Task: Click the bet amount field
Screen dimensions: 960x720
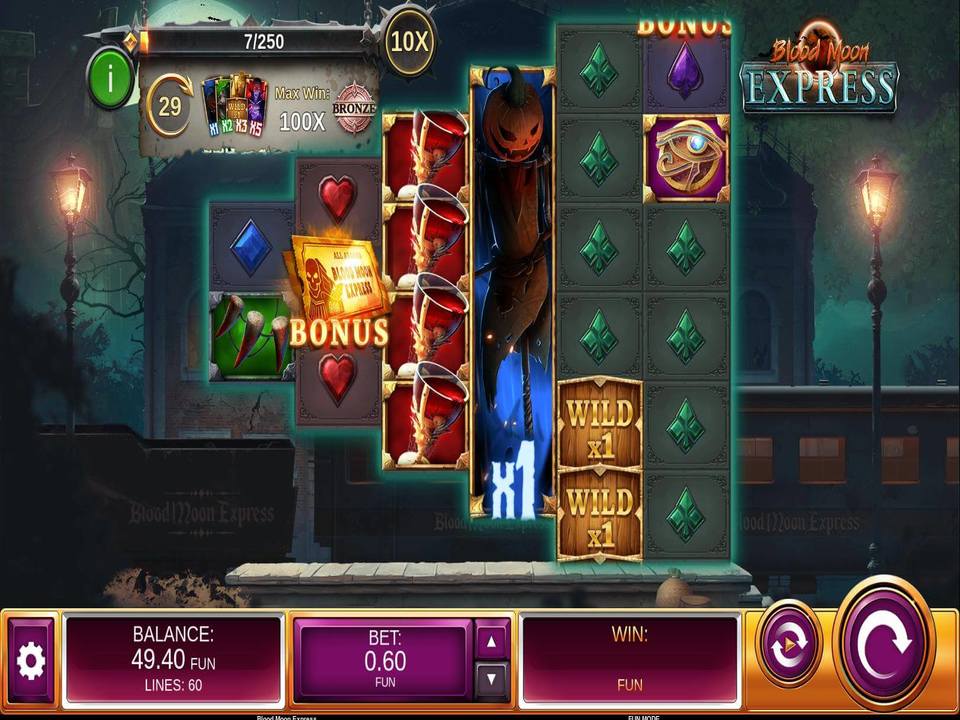Action: click(x=382, y=660)
